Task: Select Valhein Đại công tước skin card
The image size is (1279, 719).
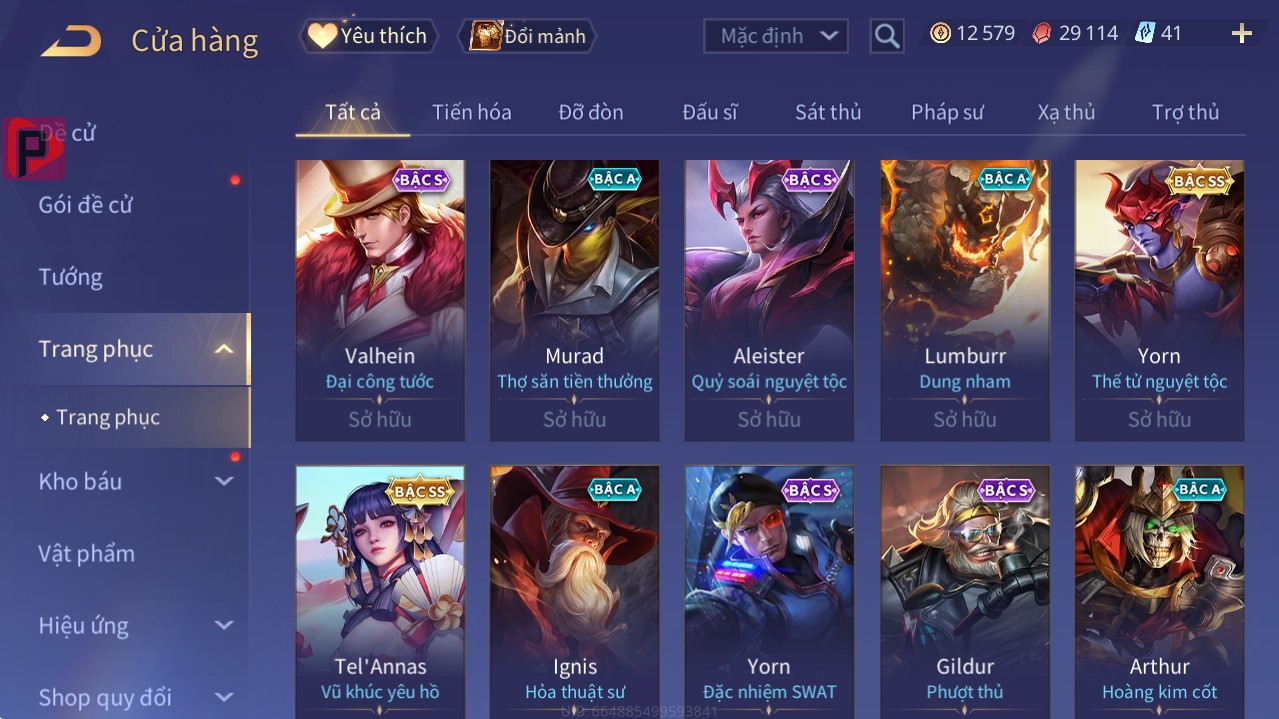Action: click(380, 300)
